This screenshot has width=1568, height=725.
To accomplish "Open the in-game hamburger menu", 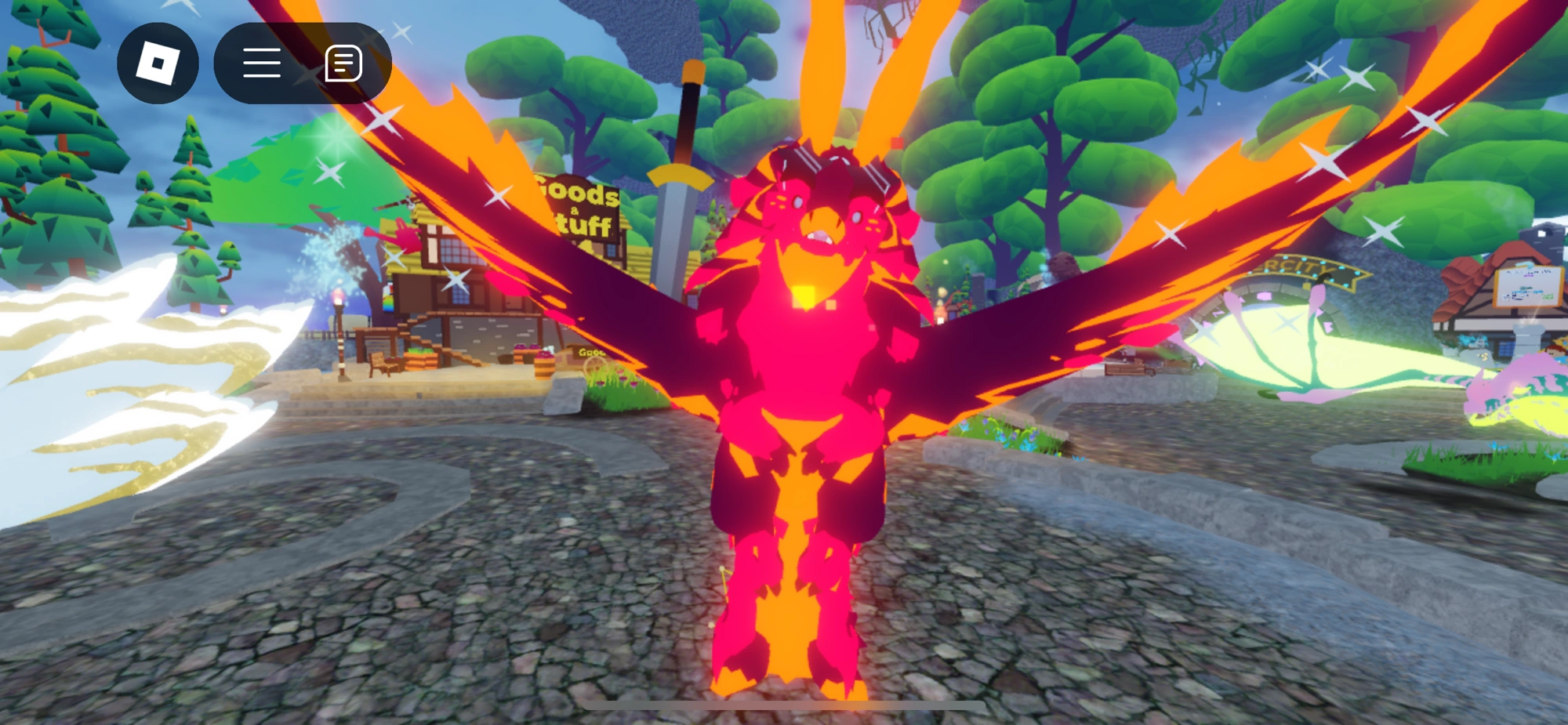I will click(x=263, y=63).
